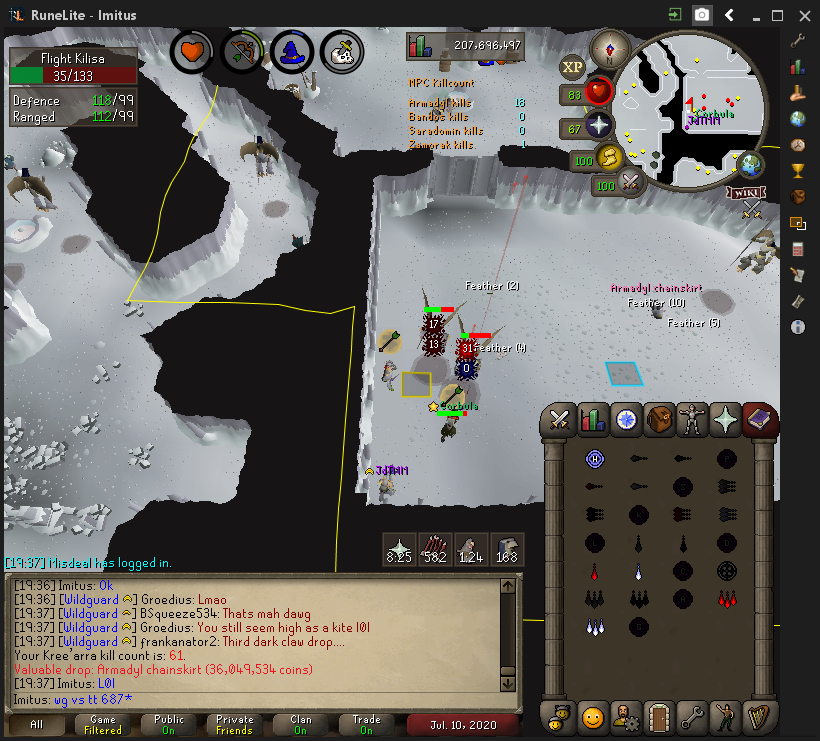820x741 pixels.
Task: Show the Worn Equipment tab
Action: click(693, 421)
